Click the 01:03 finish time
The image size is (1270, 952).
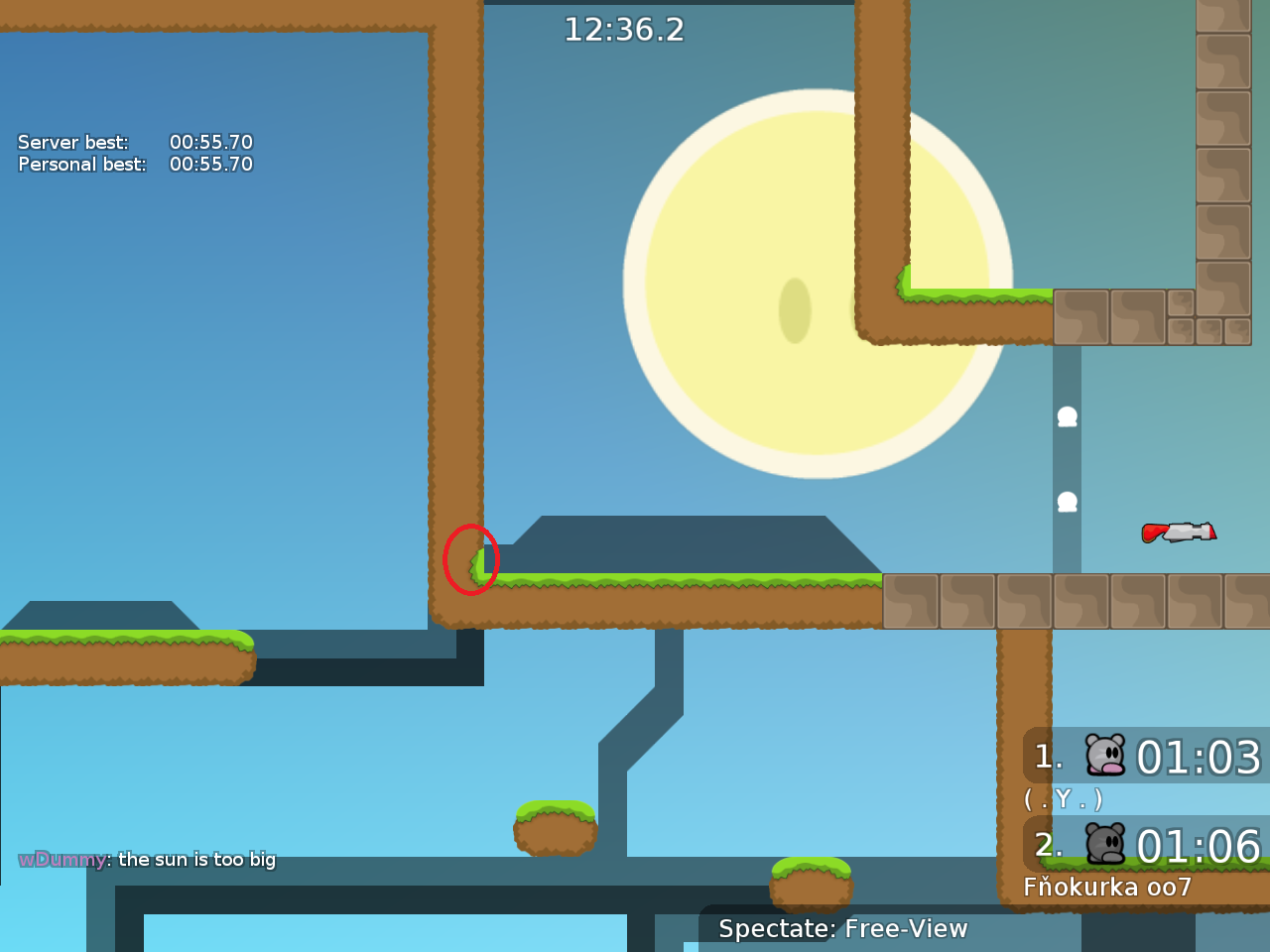point(1202,758)
